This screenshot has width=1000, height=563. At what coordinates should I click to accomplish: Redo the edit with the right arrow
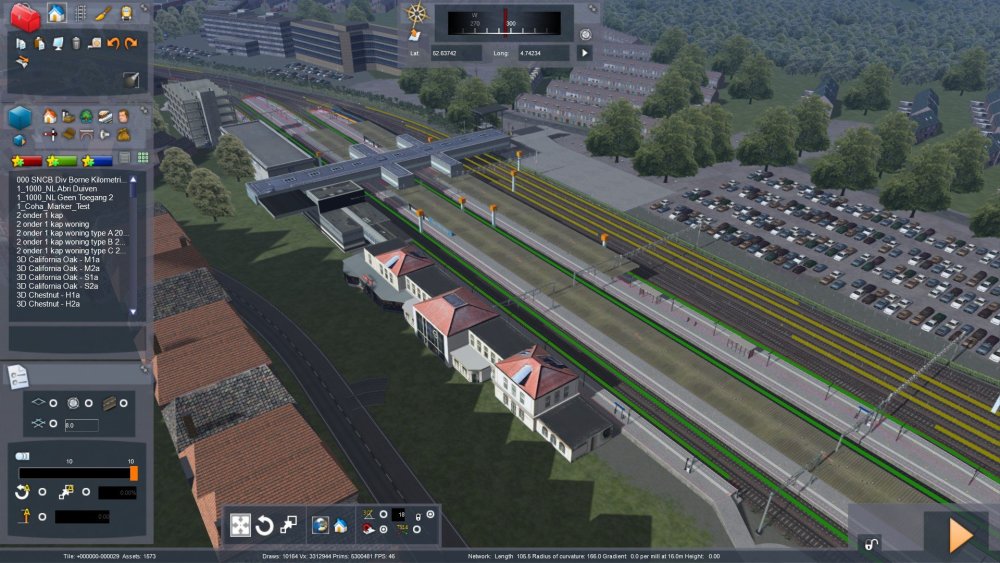(131, 43)
